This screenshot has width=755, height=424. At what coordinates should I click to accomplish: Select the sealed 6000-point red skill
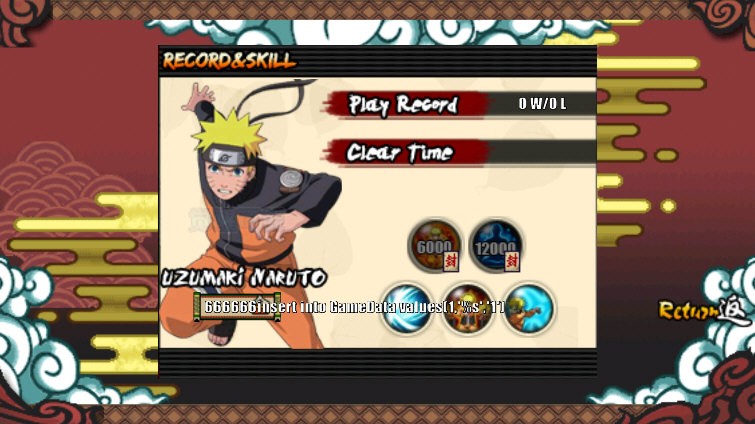pyautogui.click(x=435, y=245)
